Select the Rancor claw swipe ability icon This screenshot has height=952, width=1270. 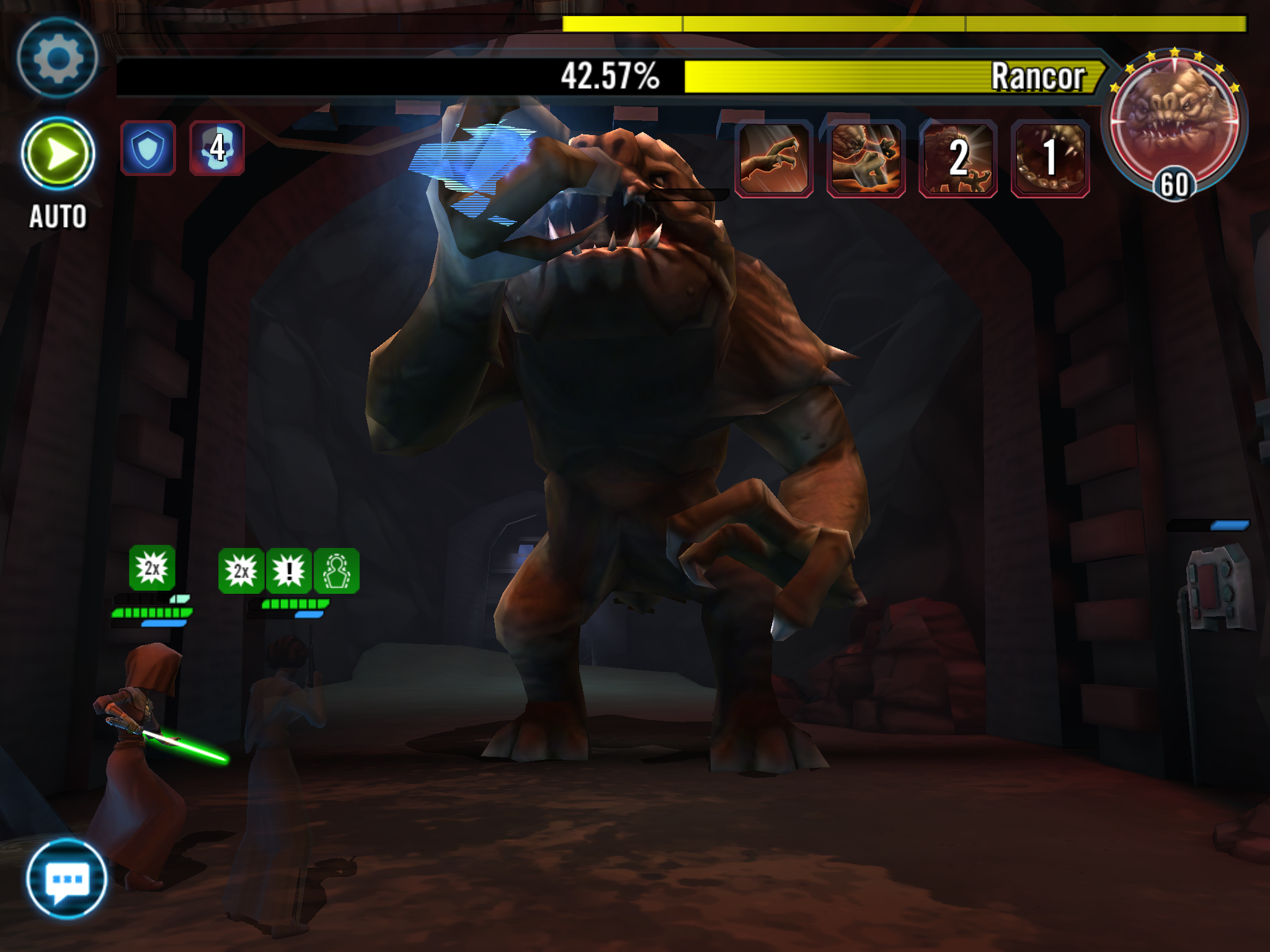[774, 159]
